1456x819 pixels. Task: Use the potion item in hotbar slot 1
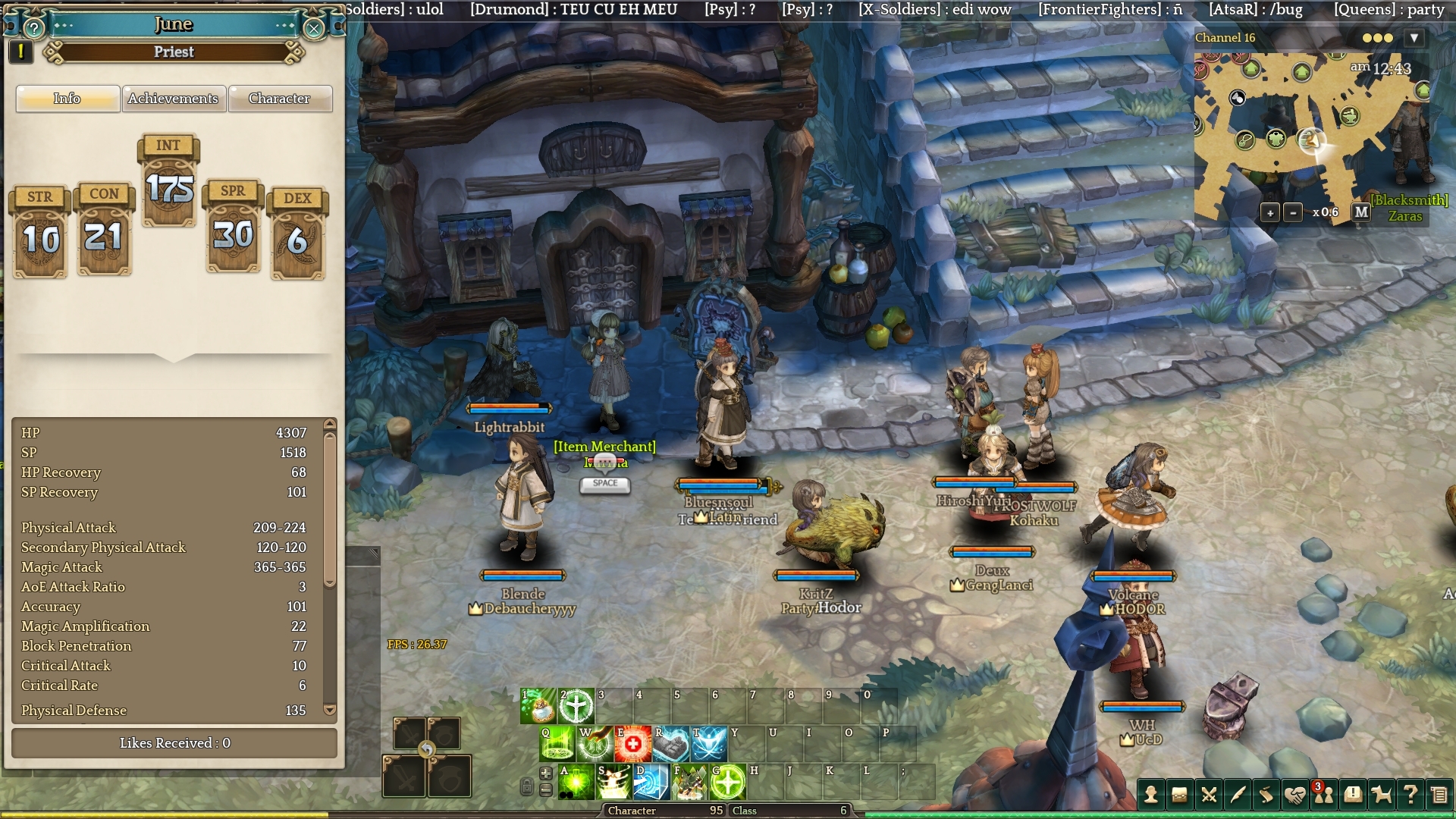pos(538,706)
